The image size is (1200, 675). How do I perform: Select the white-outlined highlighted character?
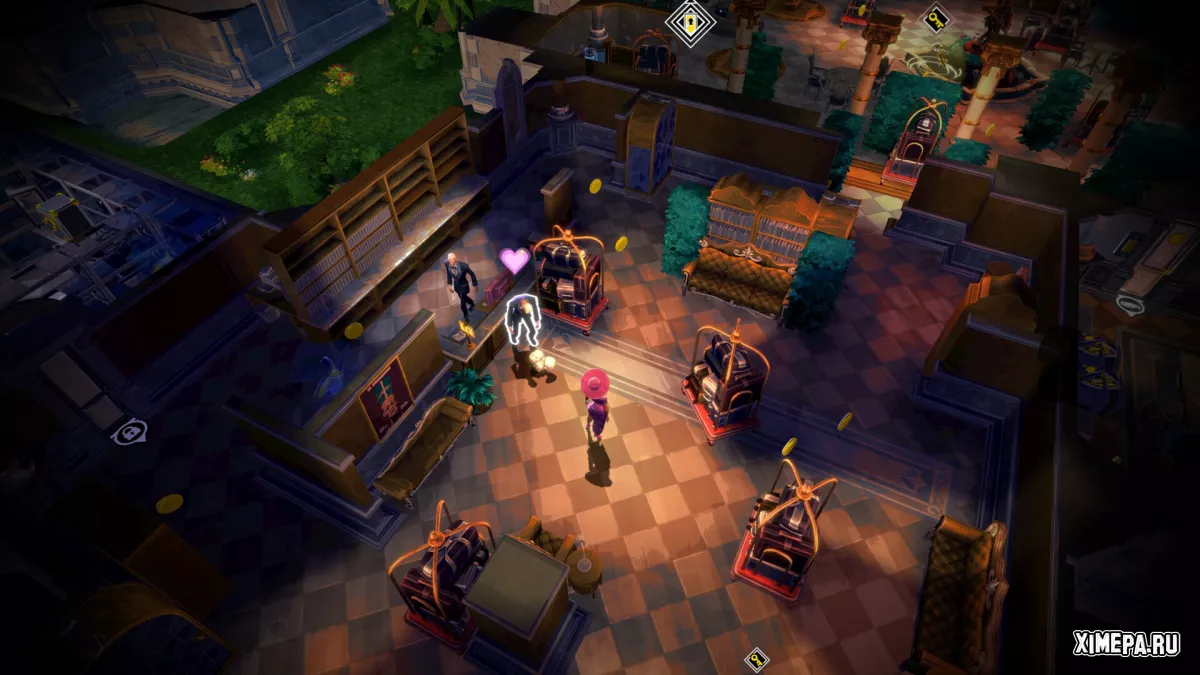520,320
